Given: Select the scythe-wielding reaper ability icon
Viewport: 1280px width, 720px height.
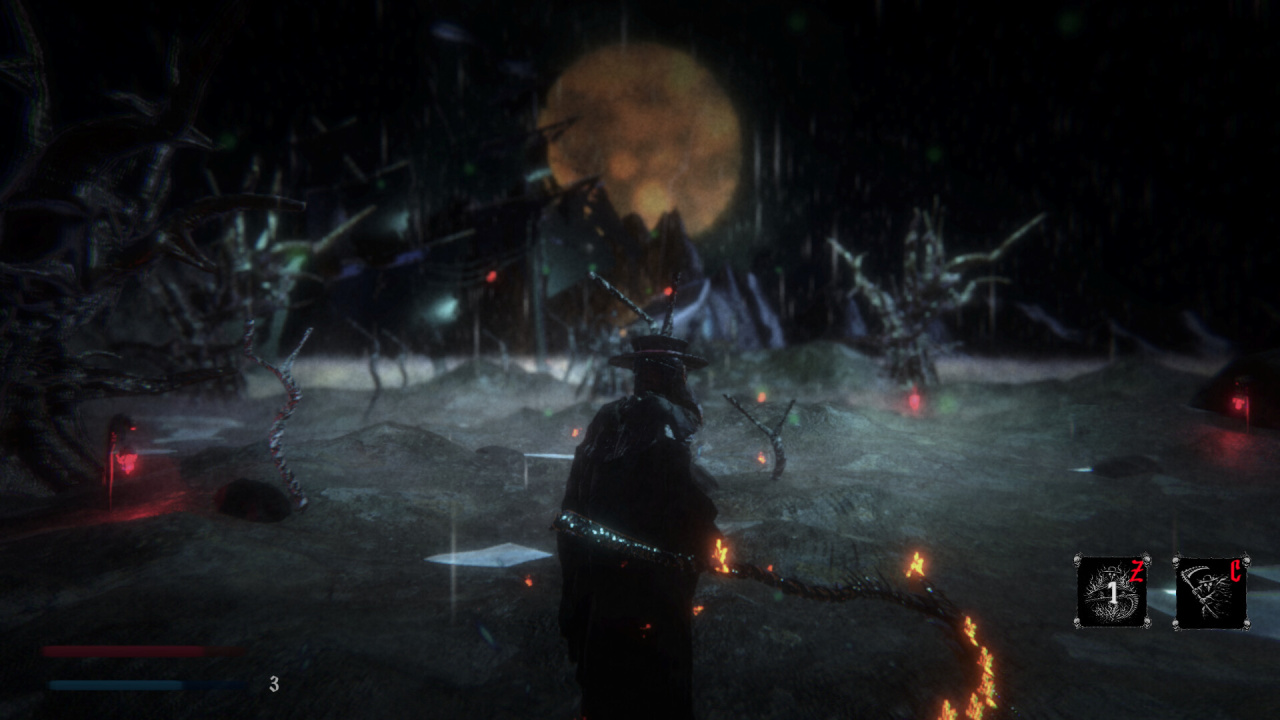Looking at the screenshot, I should pos(1210,592).
